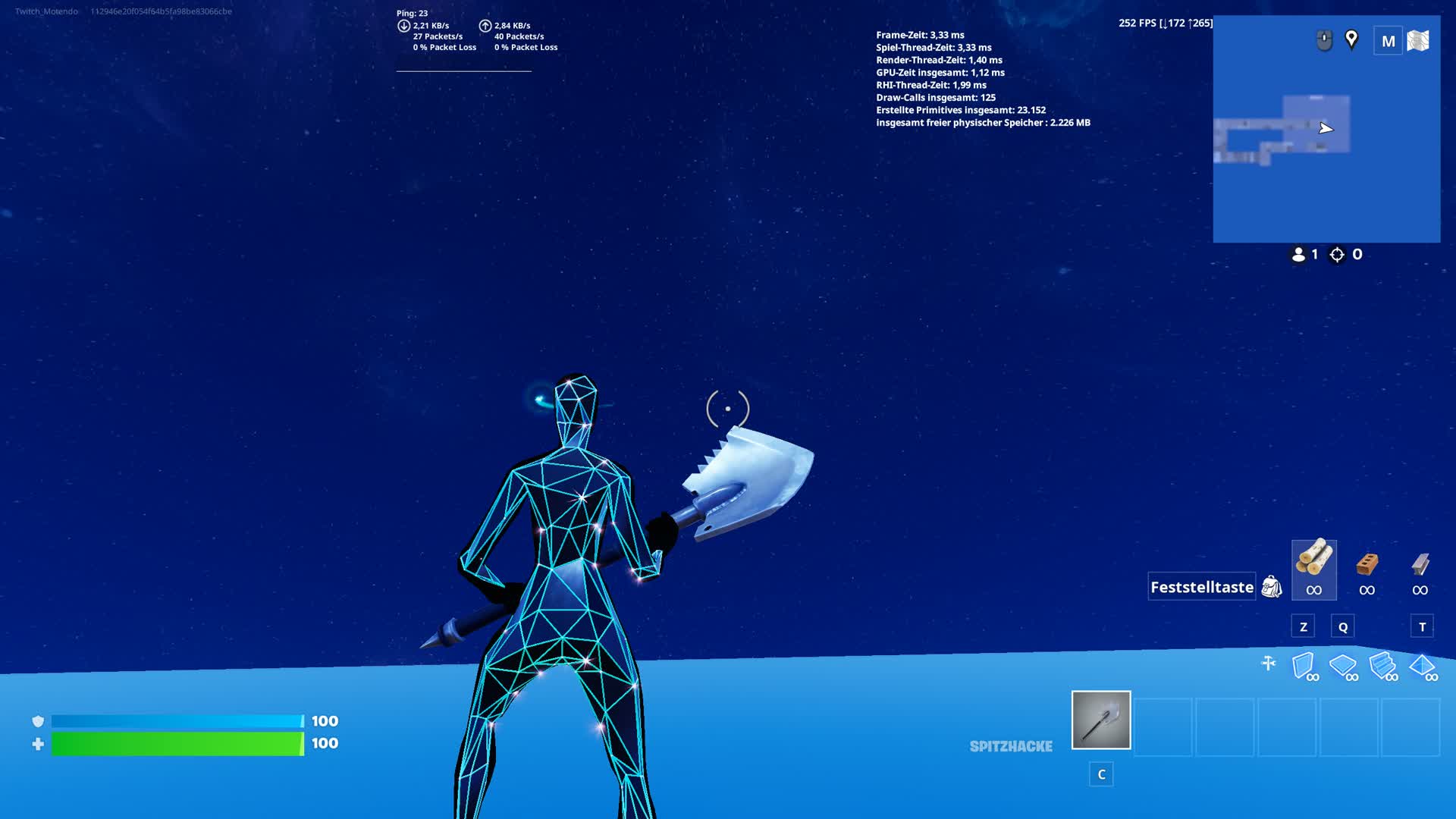The height and width of the screenshot is (819, 1456).
Task: Toggle the backpack icon next to Feststelltaste
Action: point(1272,586)
